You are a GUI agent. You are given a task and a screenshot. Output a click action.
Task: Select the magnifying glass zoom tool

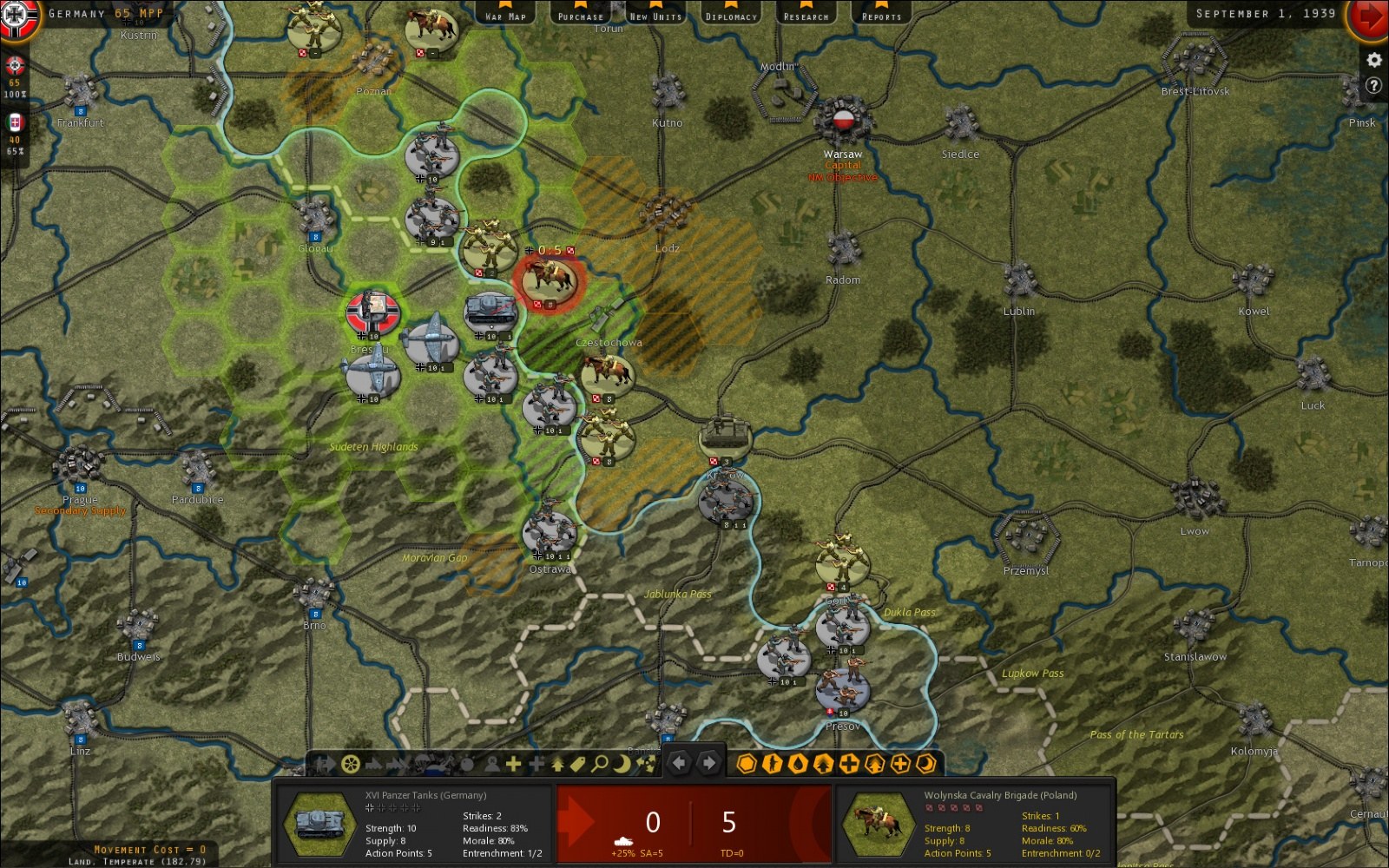[599, 764]
